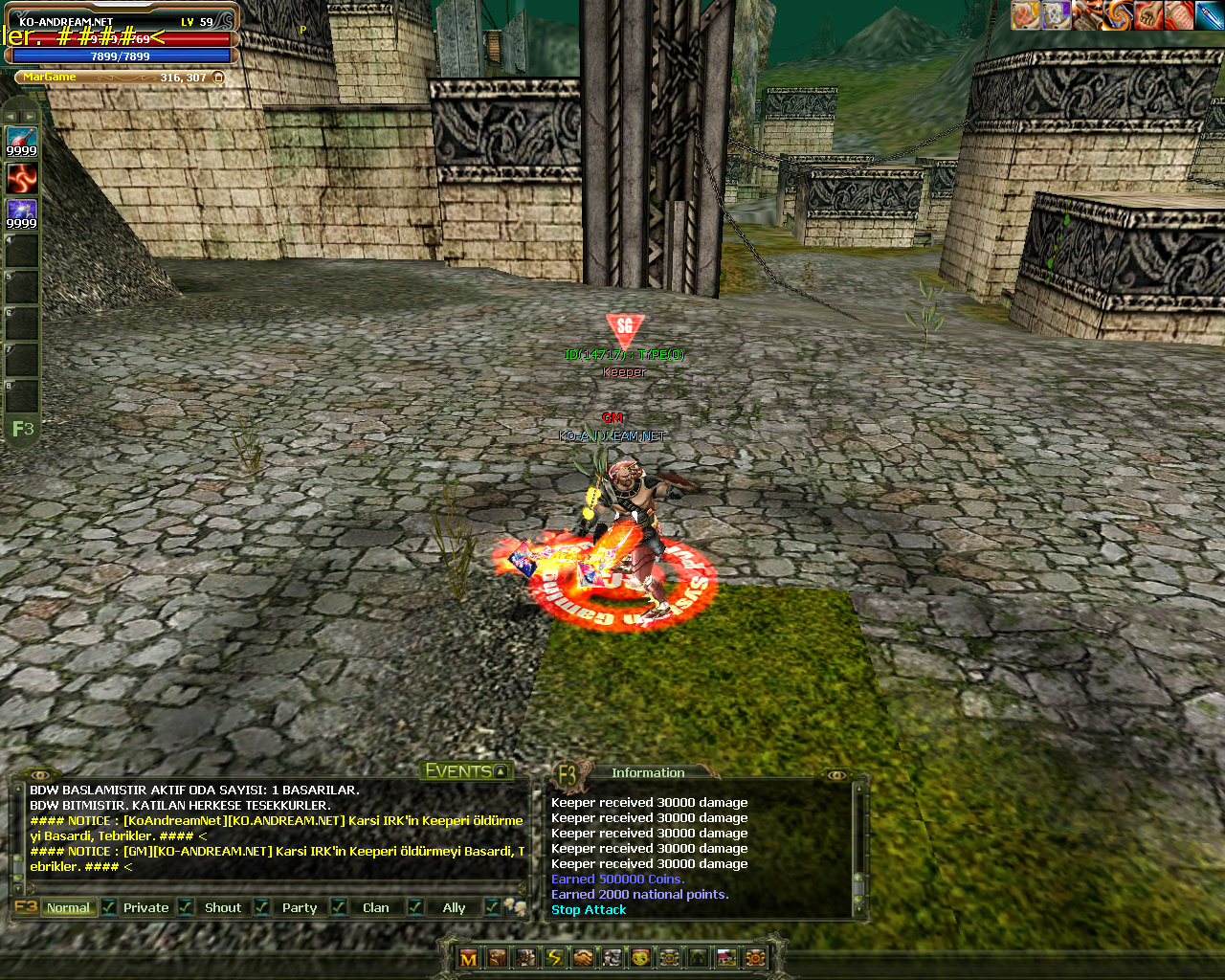The height and width of the screenshot is (980, 1225).
Task: Use the blue potion hotbar slot
Action: [x=21, y=212]
